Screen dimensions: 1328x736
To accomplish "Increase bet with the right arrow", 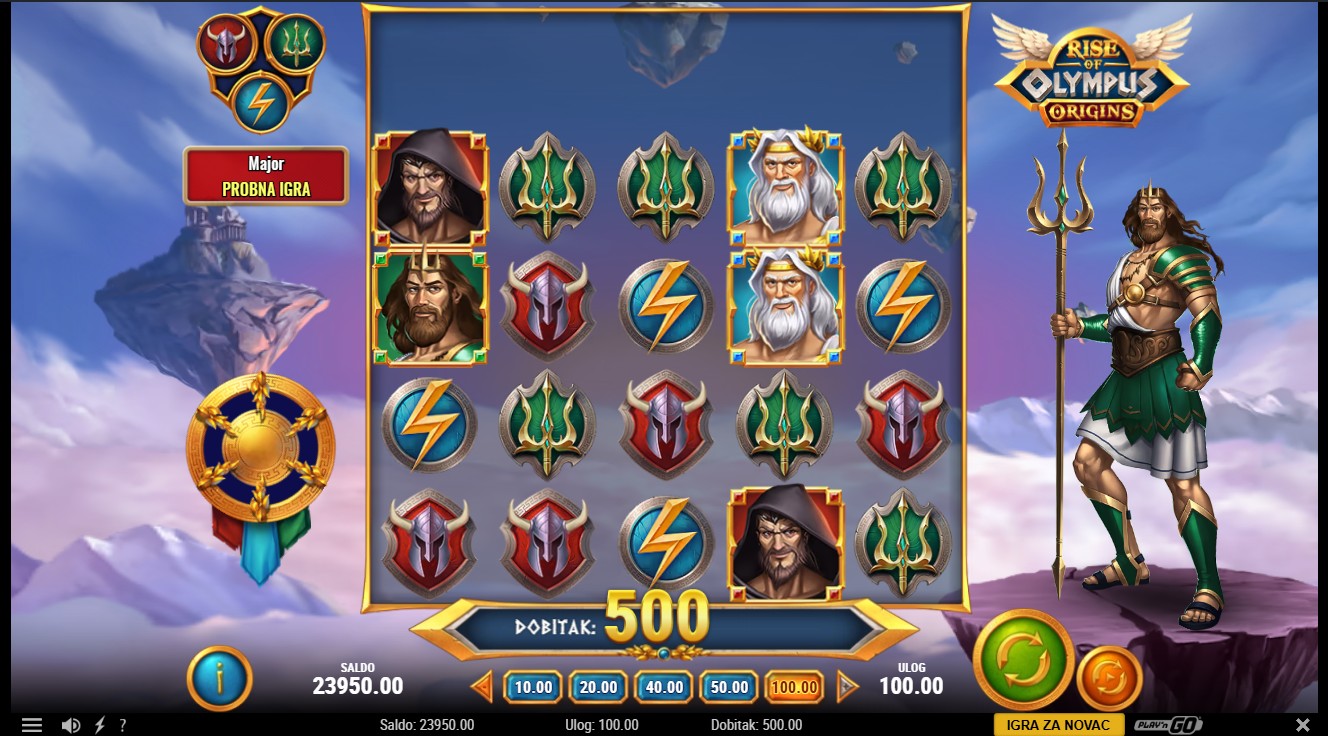I will point(847,687).
